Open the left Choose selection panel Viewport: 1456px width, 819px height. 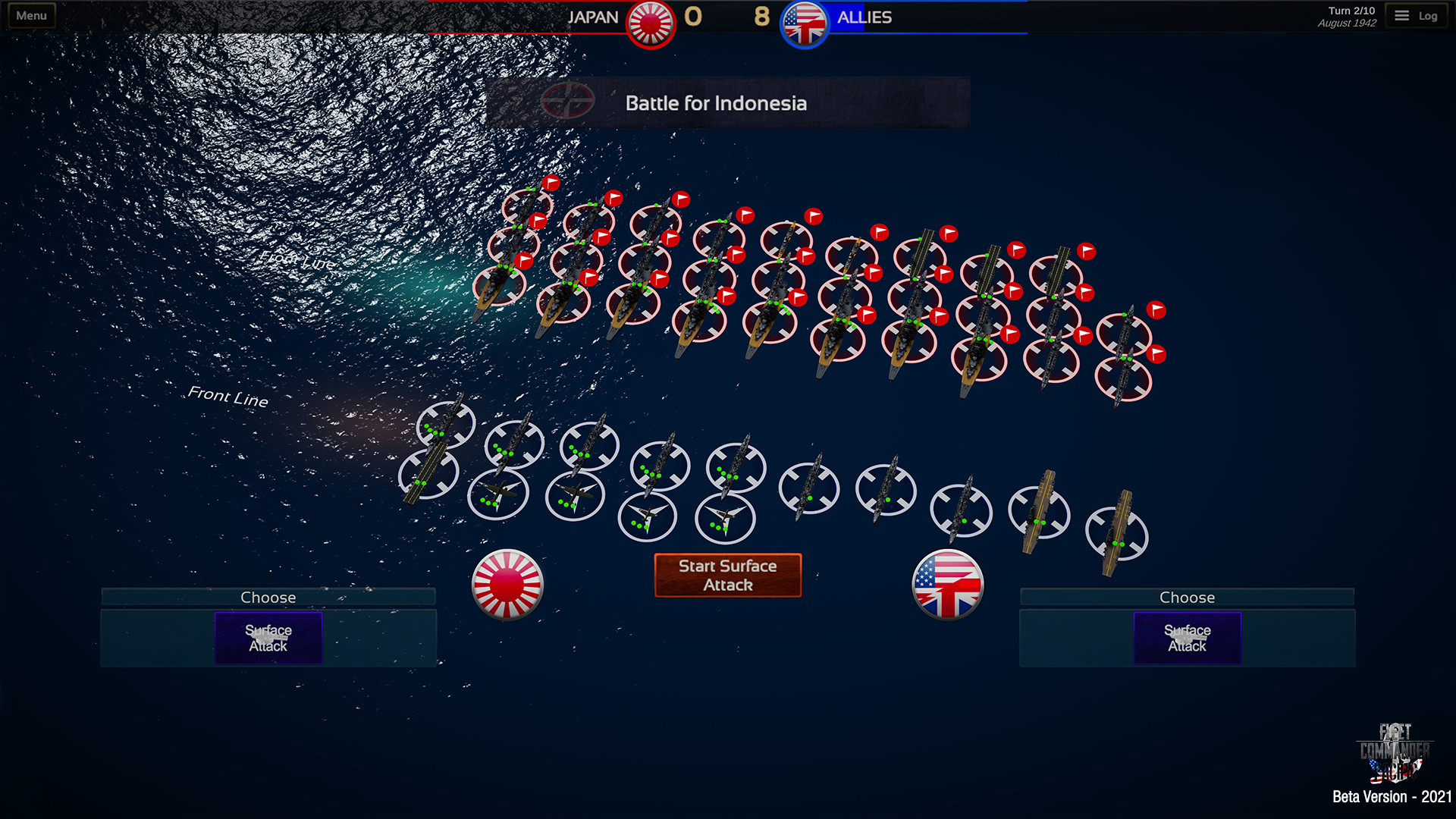click(268, 597)
